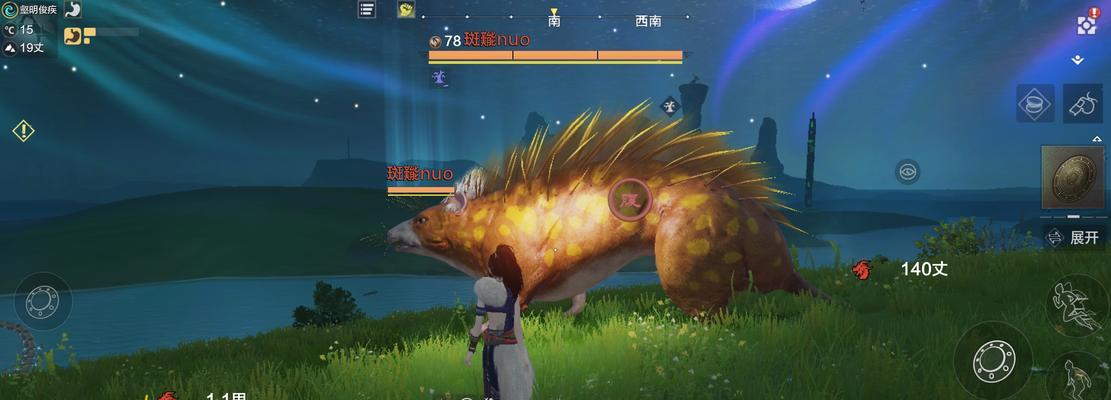
Task: Tap the round button on the left edge
Action: coord(42,301)
